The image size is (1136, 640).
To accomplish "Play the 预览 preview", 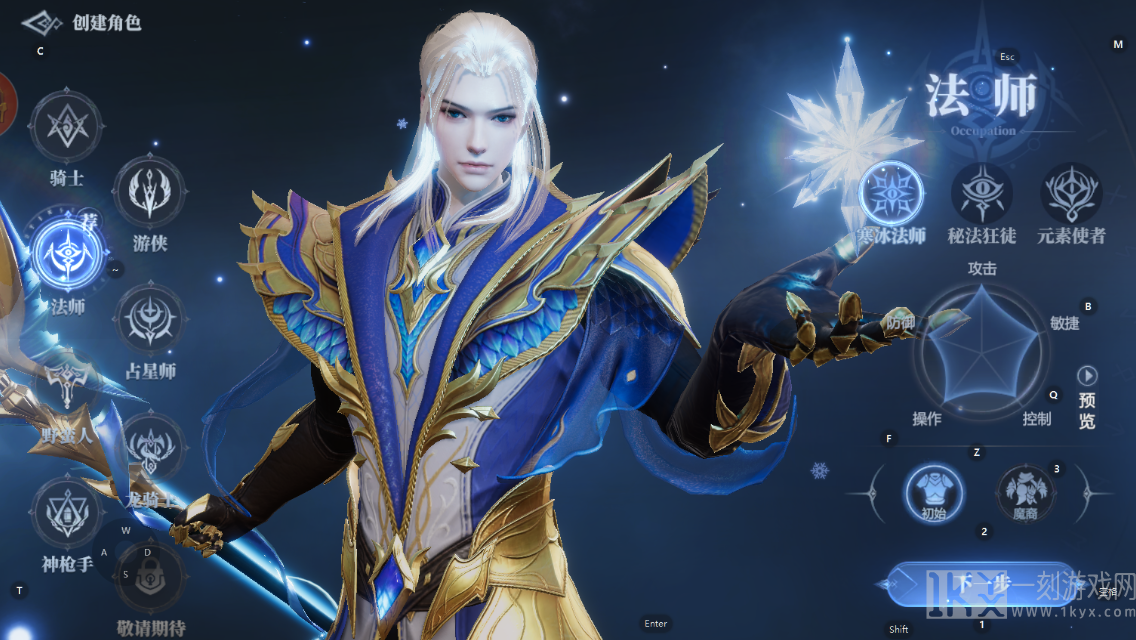I will [x=1087, y=376].
